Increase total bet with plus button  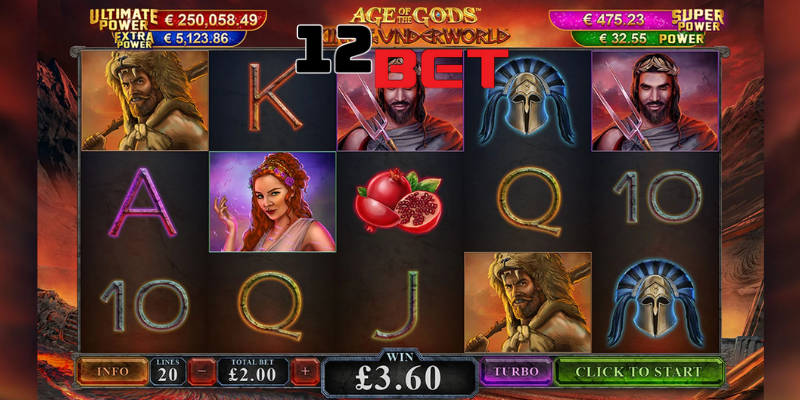pyautogui.click(x=305, y=371)
